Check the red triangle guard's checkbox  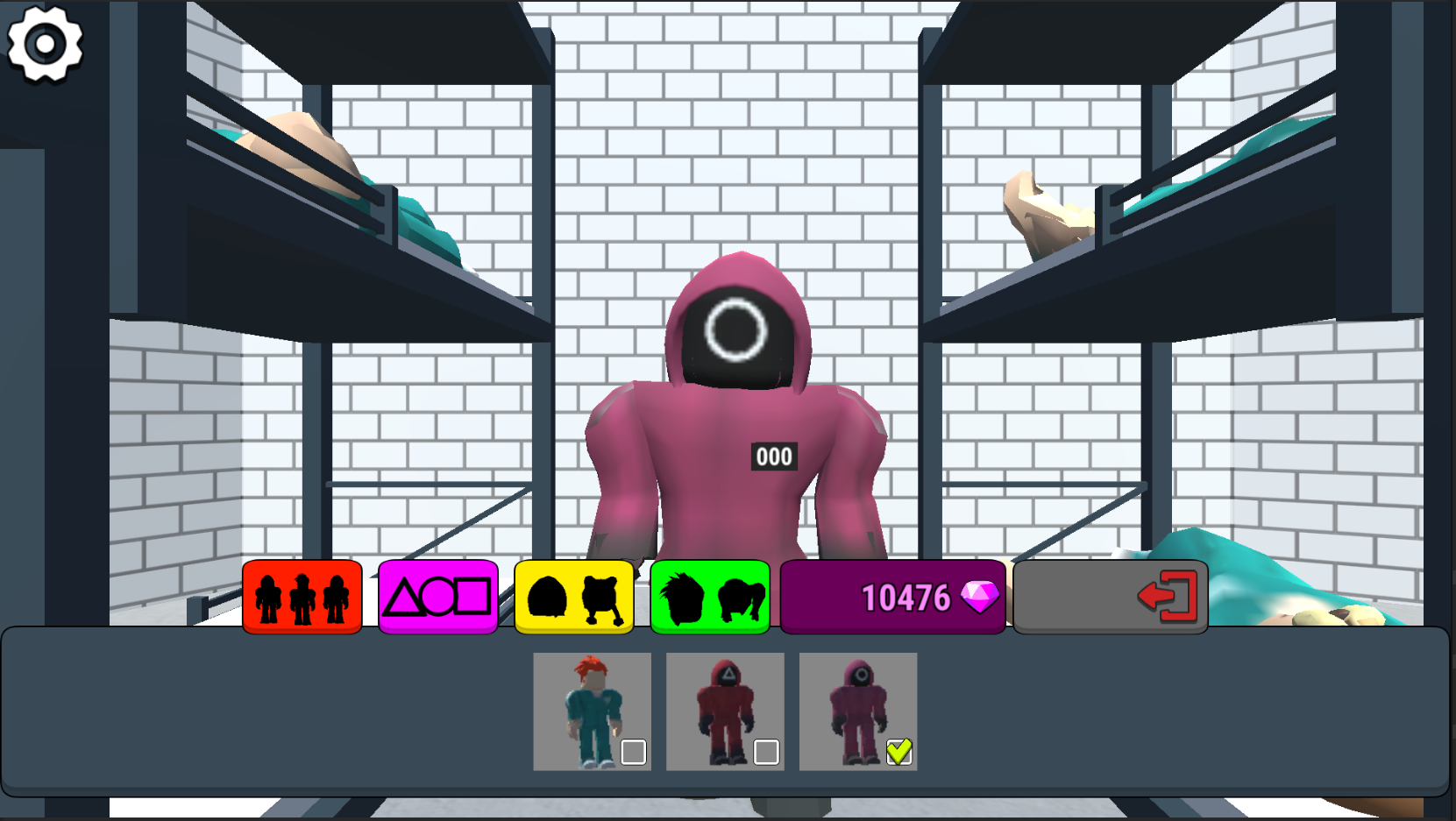click(x=766, y=750)
